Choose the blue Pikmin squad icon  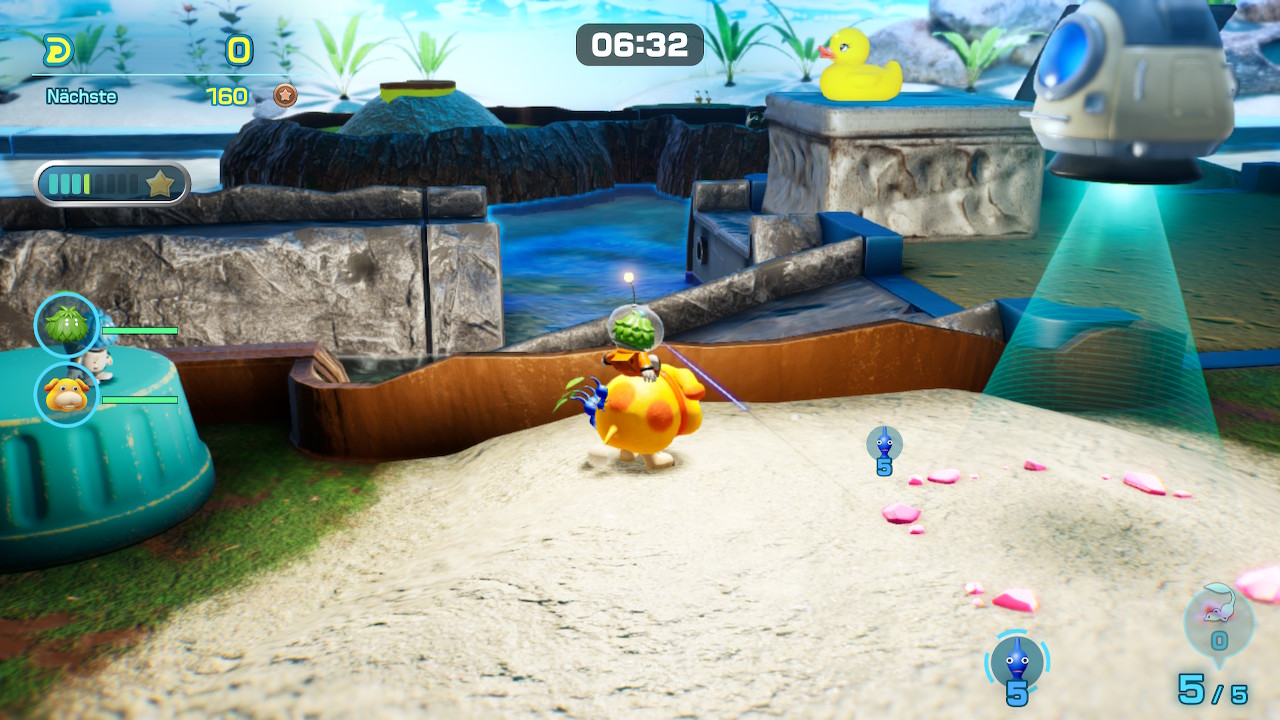click(x=1017, y=662)
